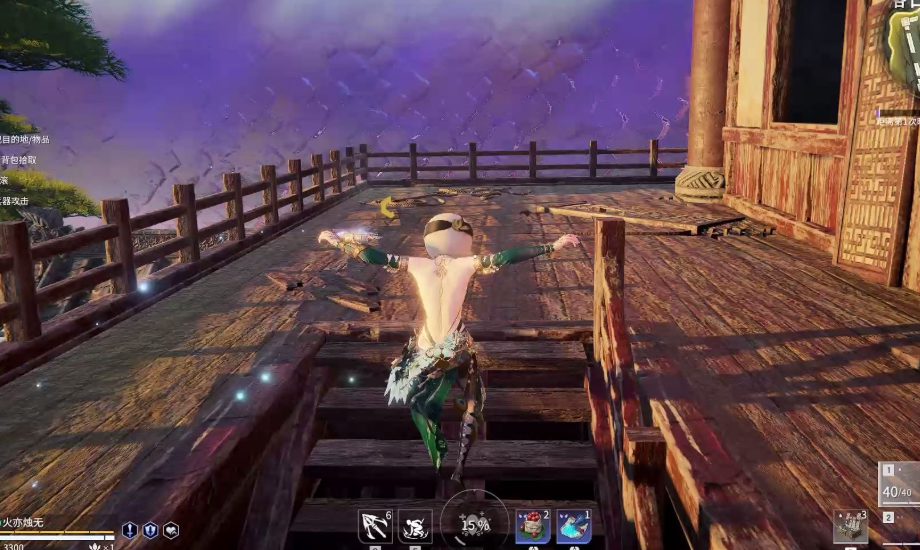Click the blue shield status icon
Screen dimensions: 920x550
[x=150, y=530]
